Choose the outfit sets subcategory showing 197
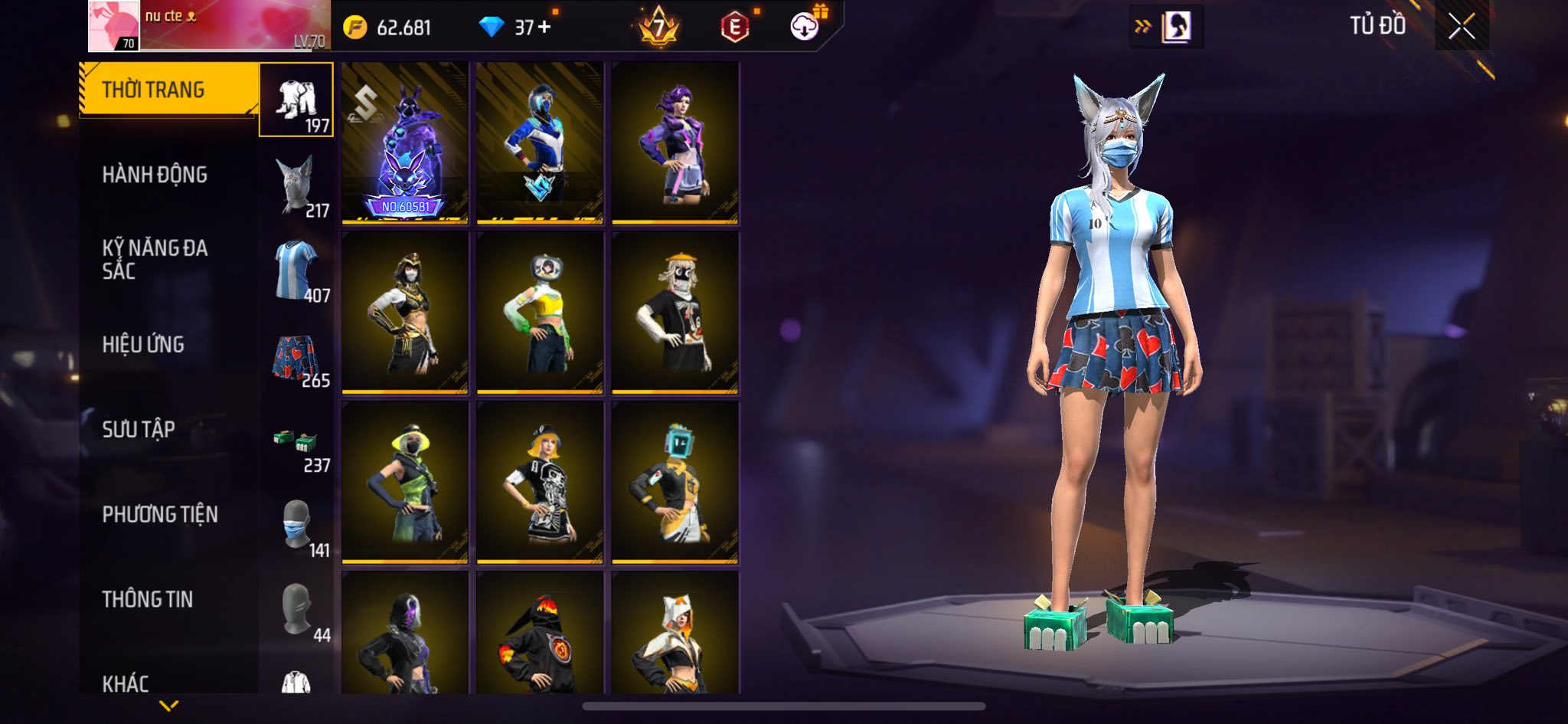This screenshot has width=1568, height=724. [297, 100]
